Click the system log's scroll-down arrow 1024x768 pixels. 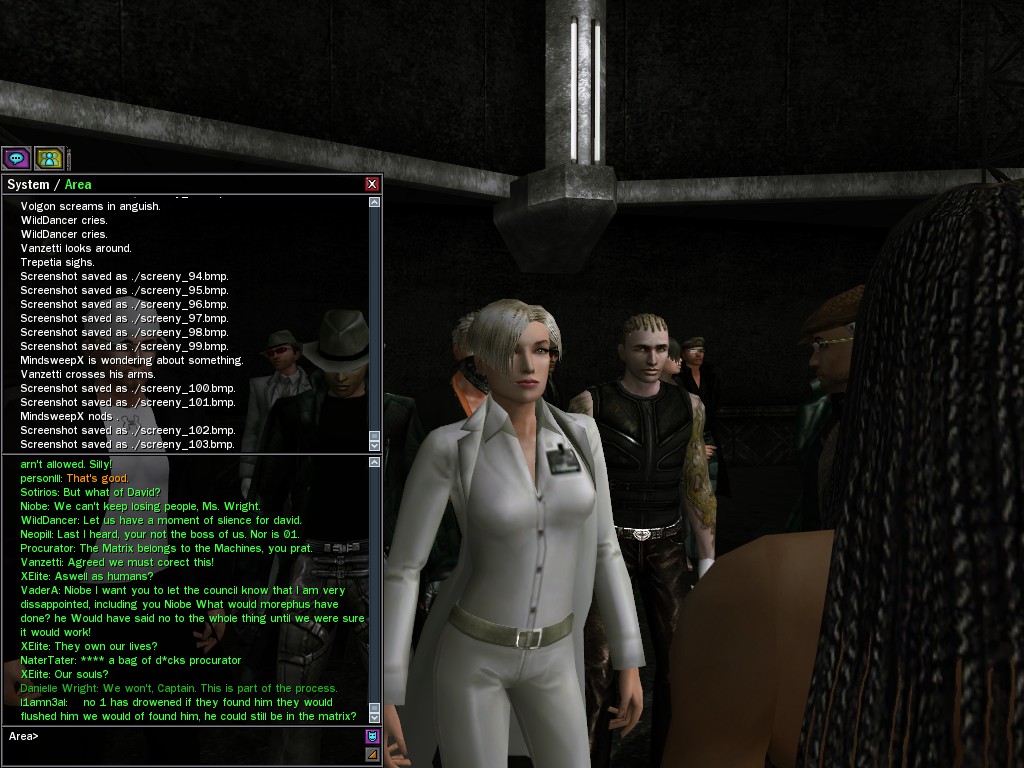375,444
